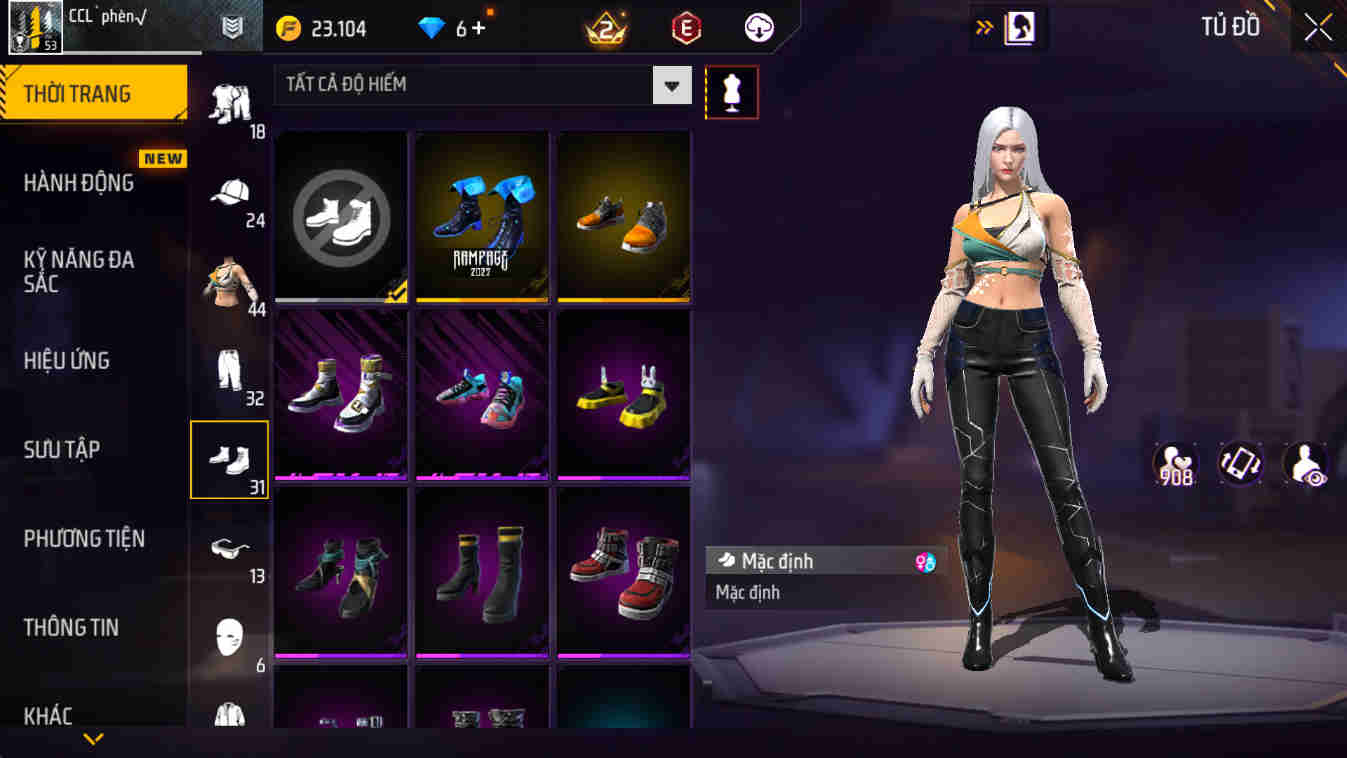Open the pants category icon with 32 items
The image size is (1347, 758).
(x=229, y=367)
